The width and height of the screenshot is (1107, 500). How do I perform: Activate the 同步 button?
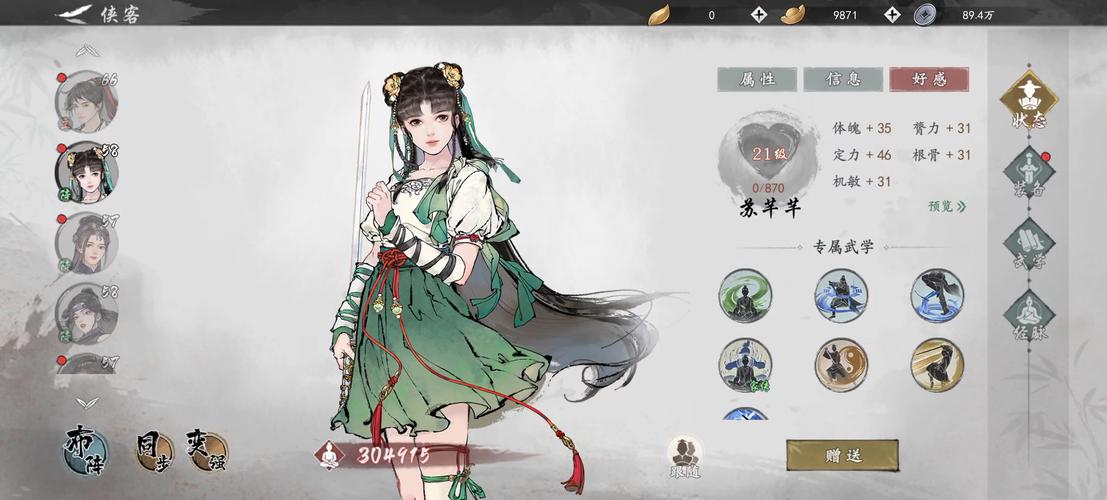coord(152,450)
